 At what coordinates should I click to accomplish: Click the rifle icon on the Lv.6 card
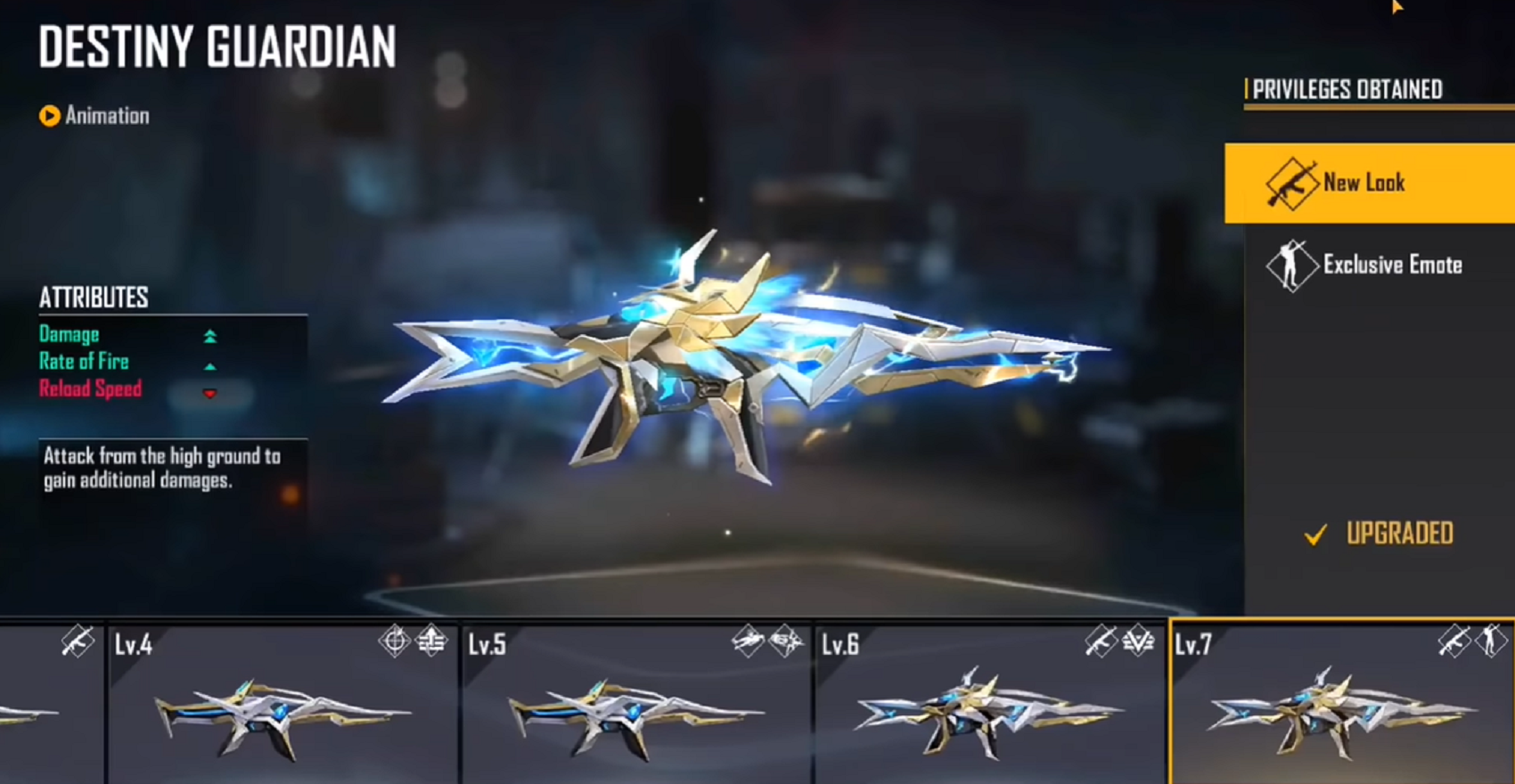click(1102, 639)
